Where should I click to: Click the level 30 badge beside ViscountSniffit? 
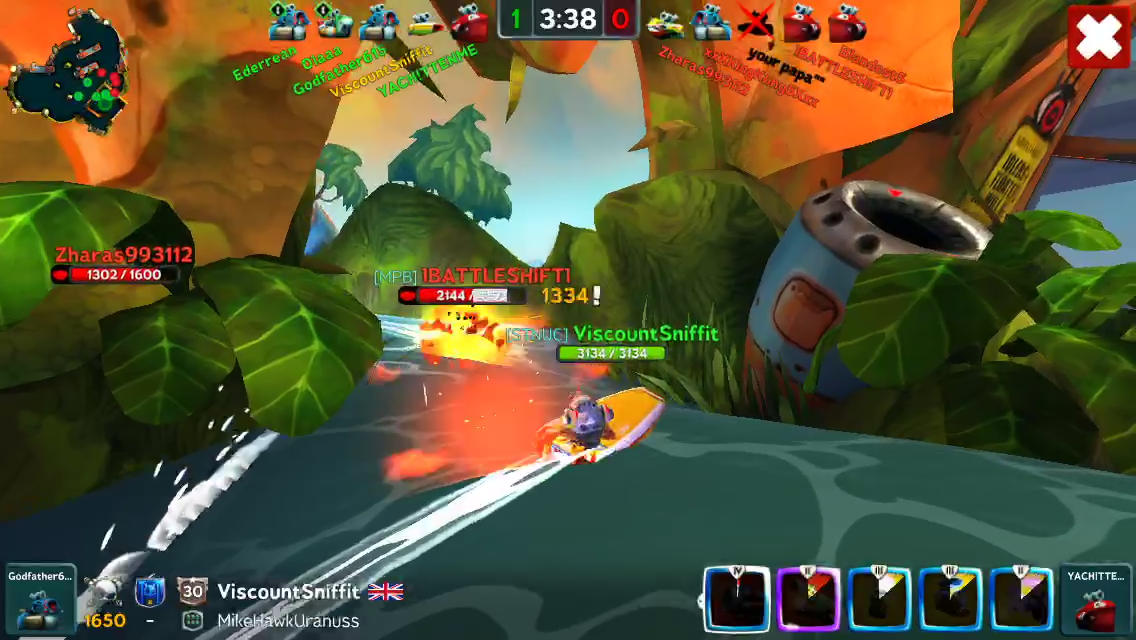point(192,591)
